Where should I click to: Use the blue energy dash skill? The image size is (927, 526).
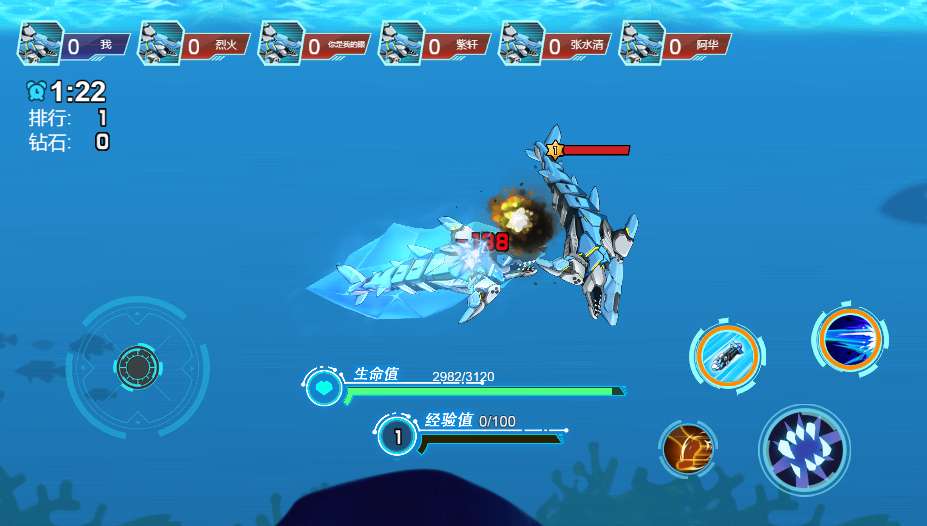850,339
